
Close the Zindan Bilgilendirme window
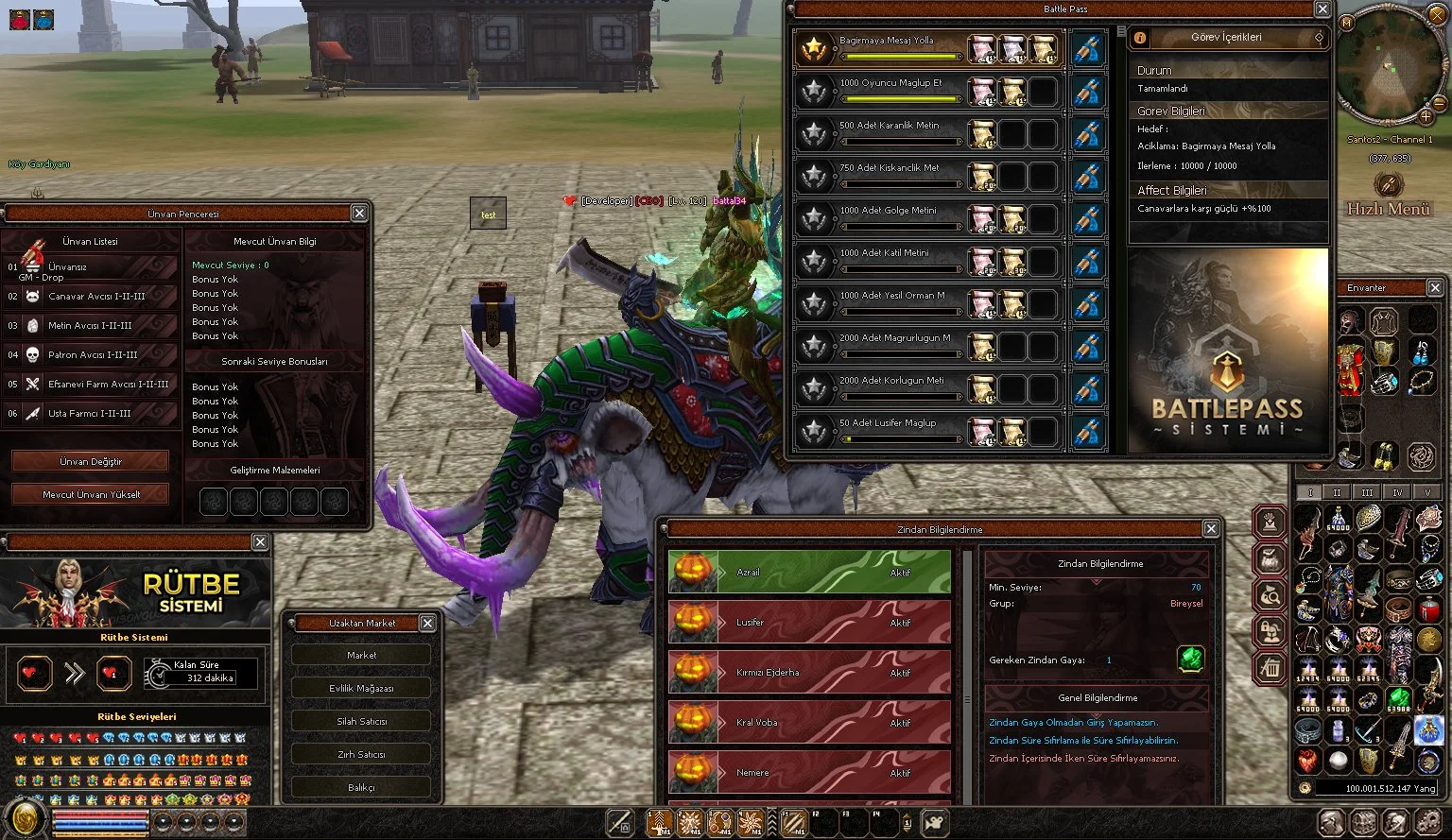(1211, 529)
